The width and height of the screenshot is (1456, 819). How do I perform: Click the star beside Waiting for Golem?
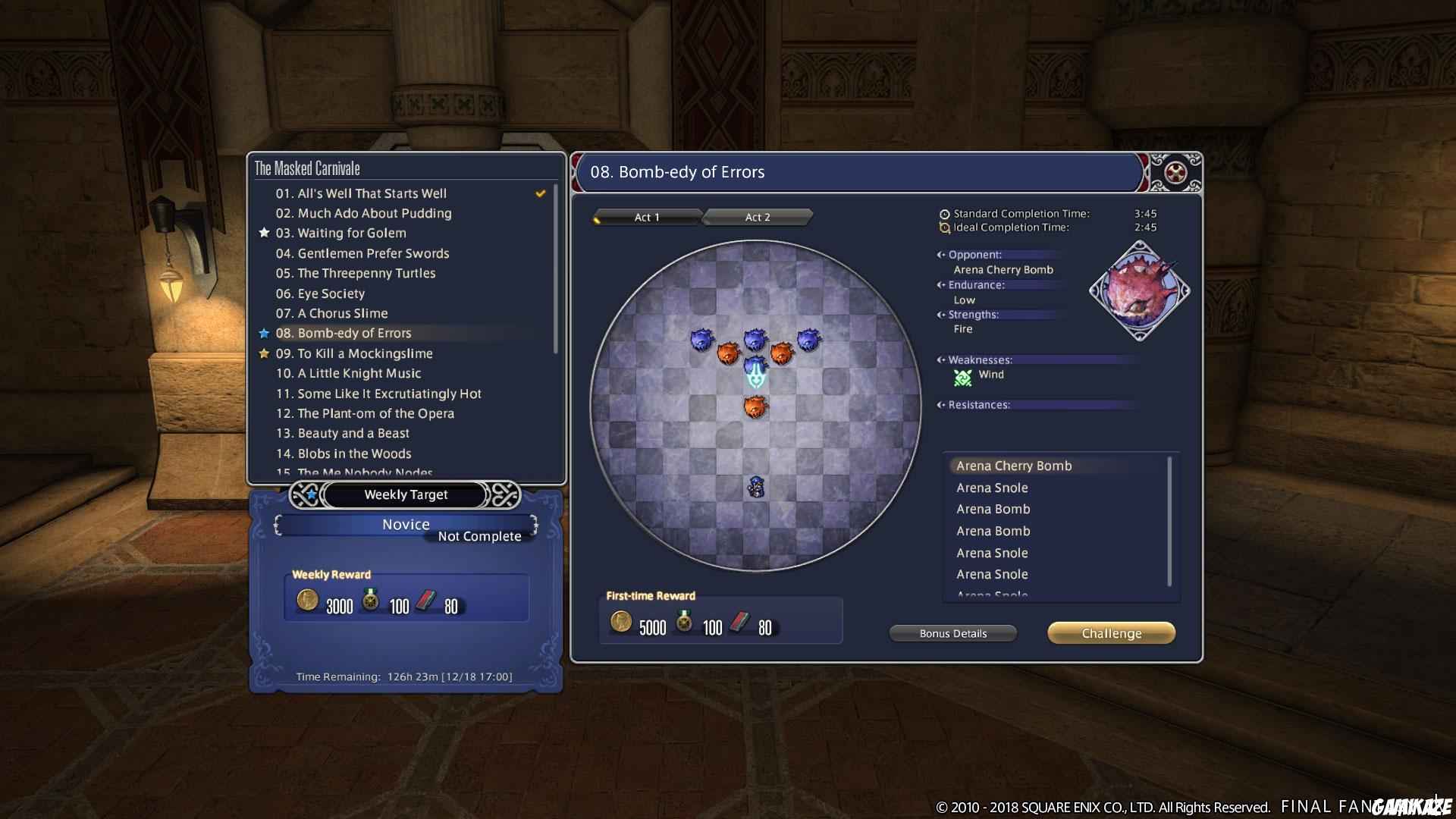coord(263,233)
